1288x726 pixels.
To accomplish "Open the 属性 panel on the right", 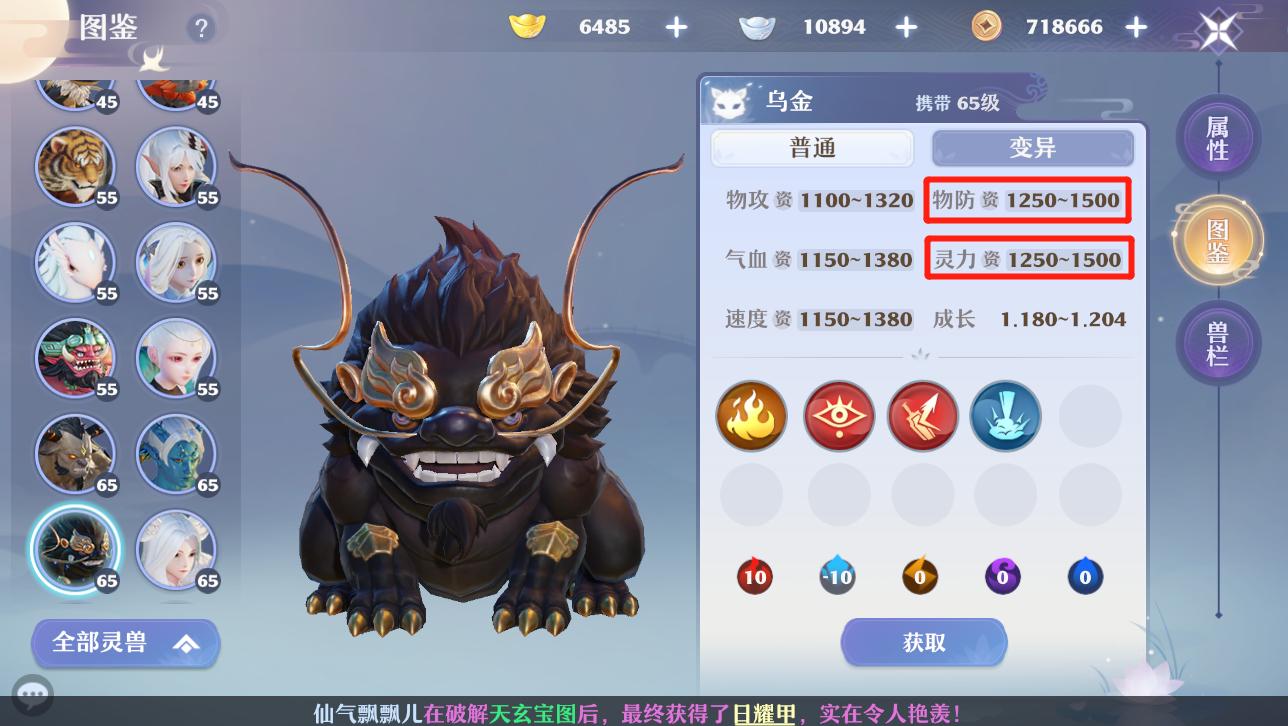I will [1218, 138].
